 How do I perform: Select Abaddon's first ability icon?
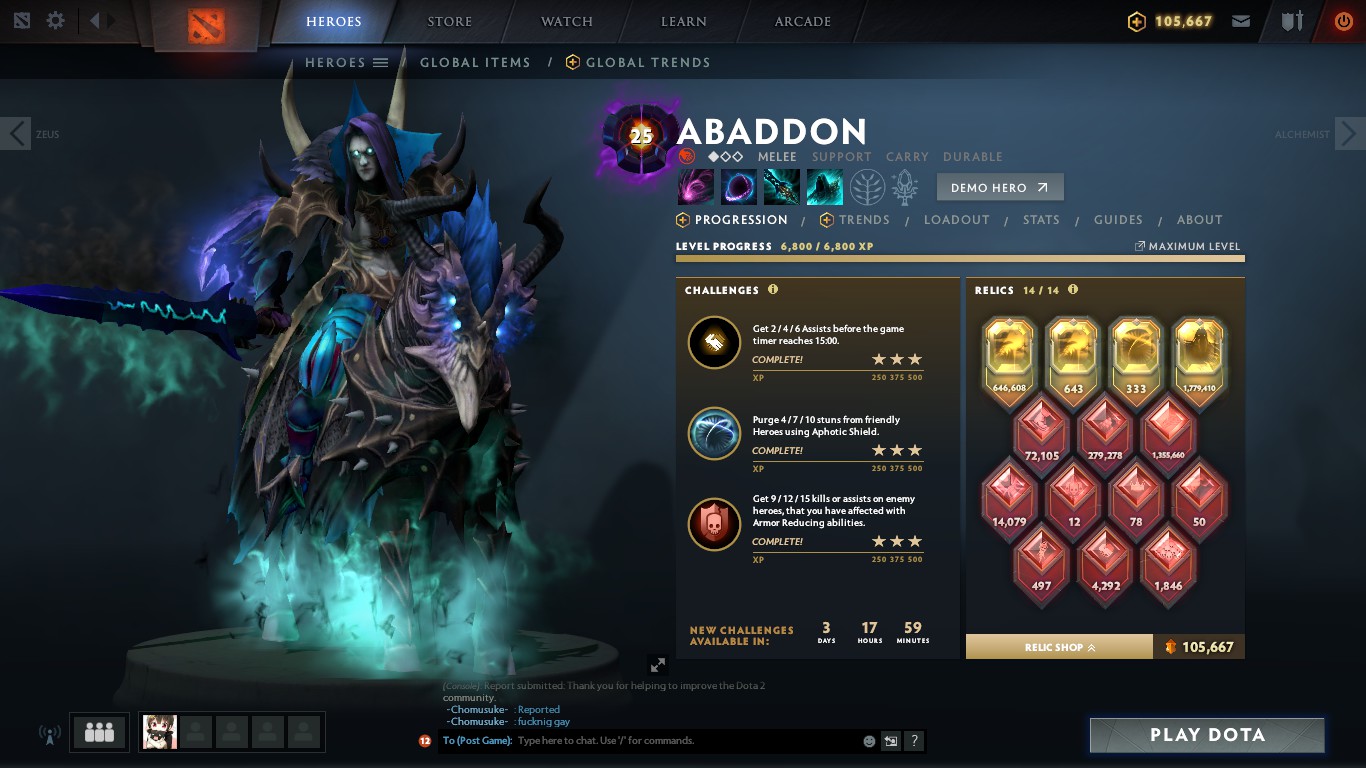(695, 186)
